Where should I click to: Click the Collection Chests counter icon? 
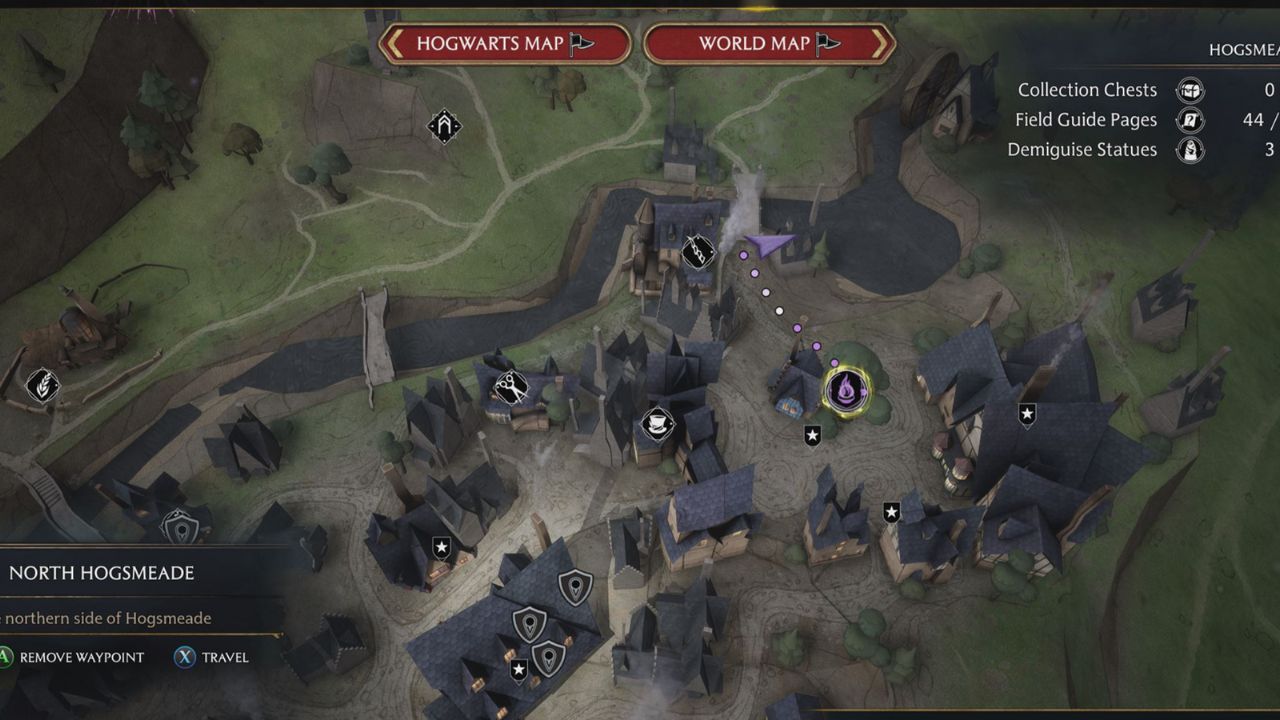point(1190,90)
